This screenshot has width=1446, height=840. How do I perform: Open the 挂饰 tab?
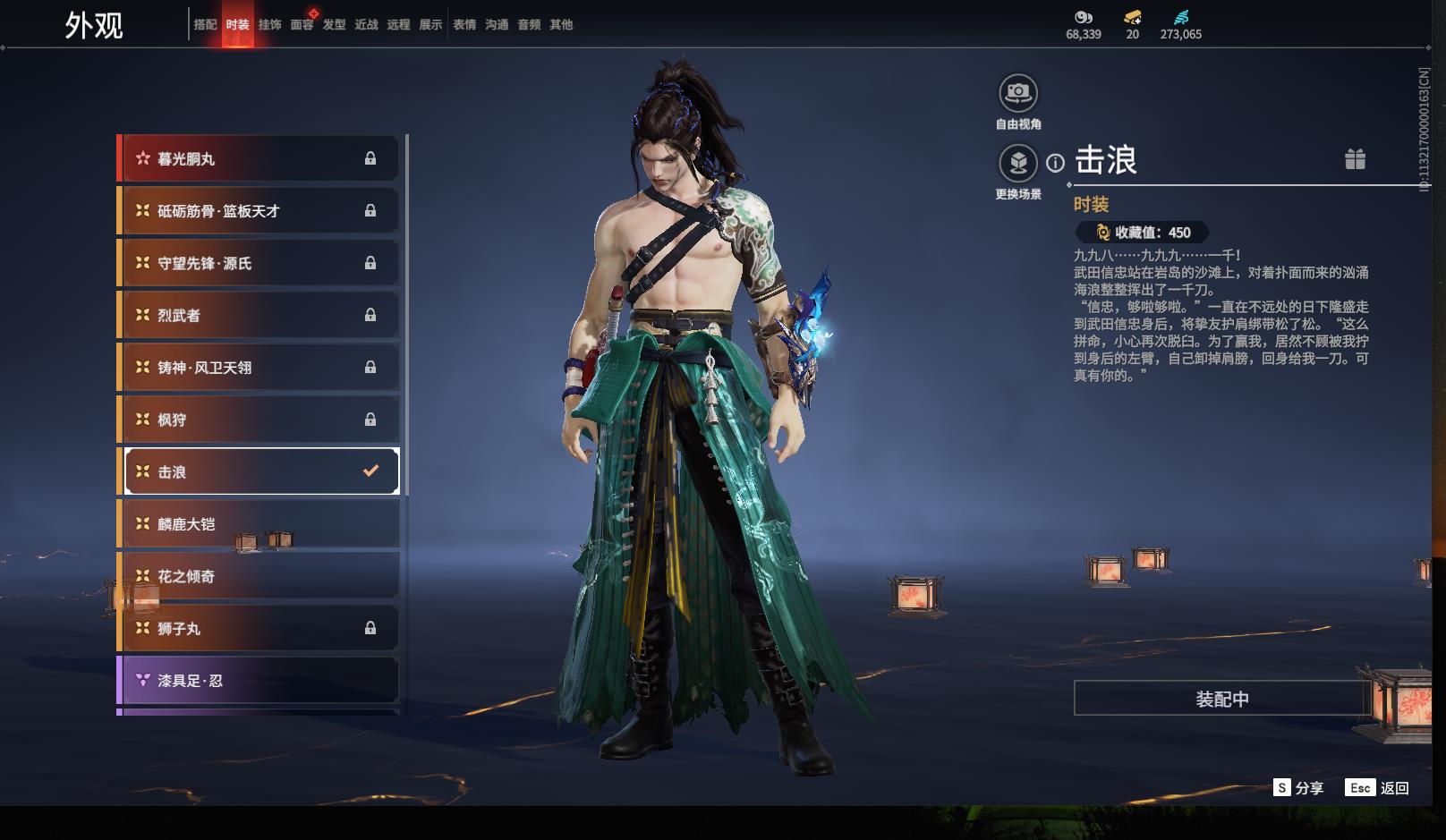269,25
